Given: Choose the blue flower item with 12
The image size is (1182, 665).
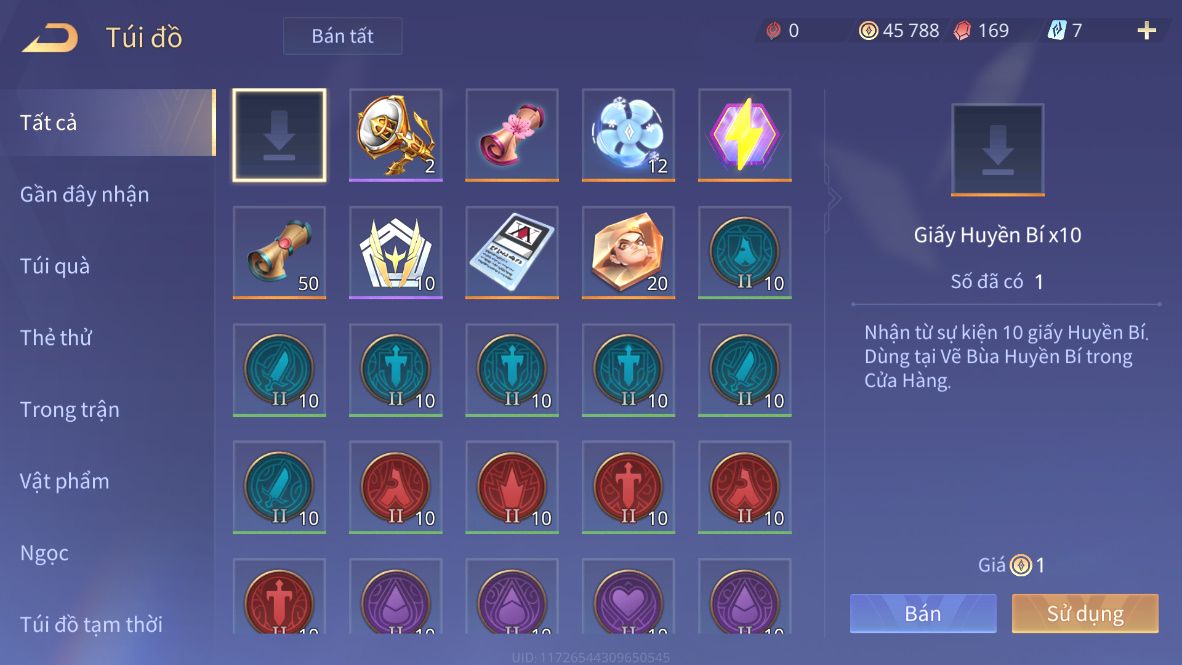Looking at the screenshot, I should pos(628,135).
